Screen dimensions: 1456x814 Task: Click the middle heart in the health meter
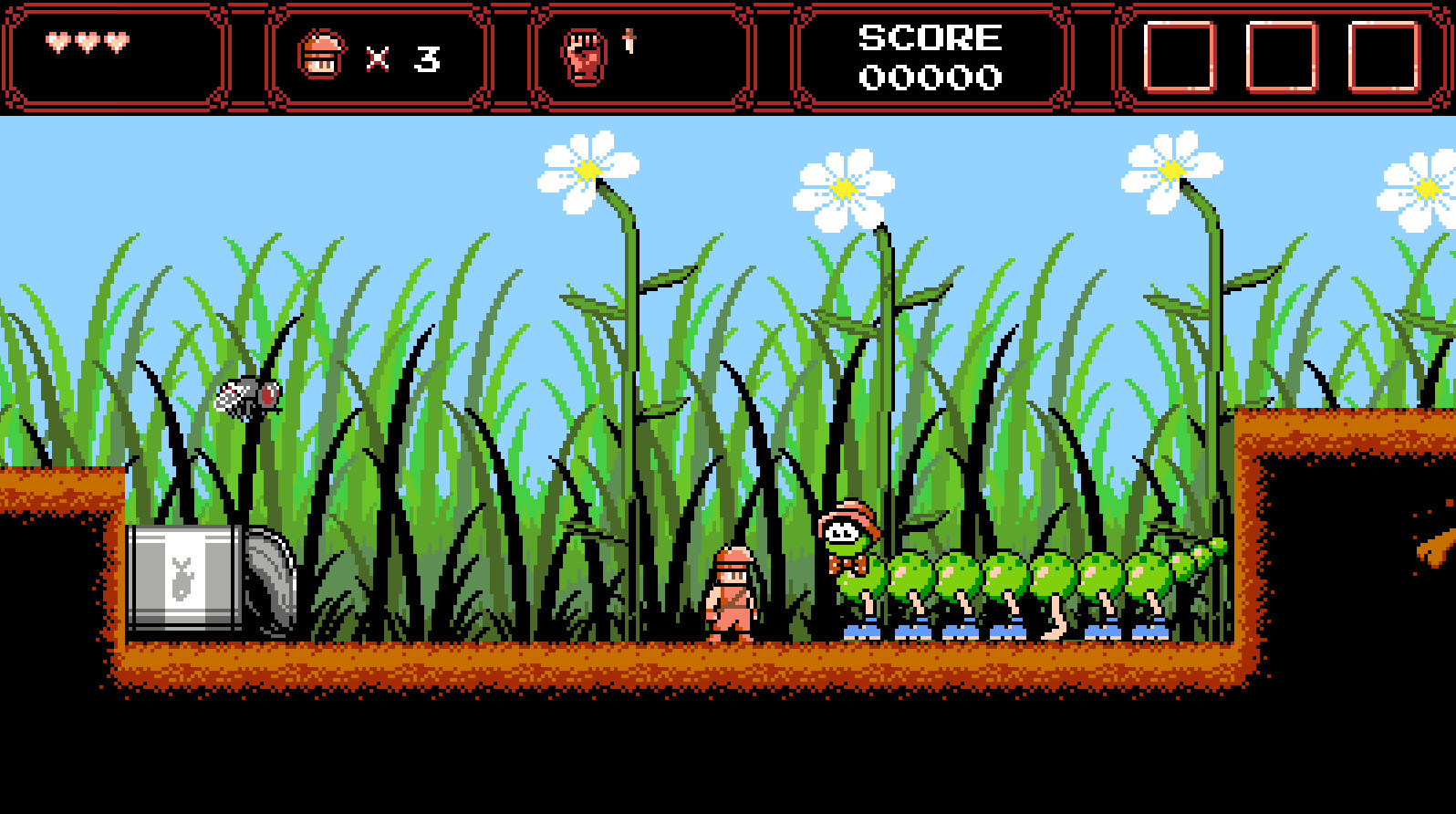pyautogui.click(x=86, y=41)
